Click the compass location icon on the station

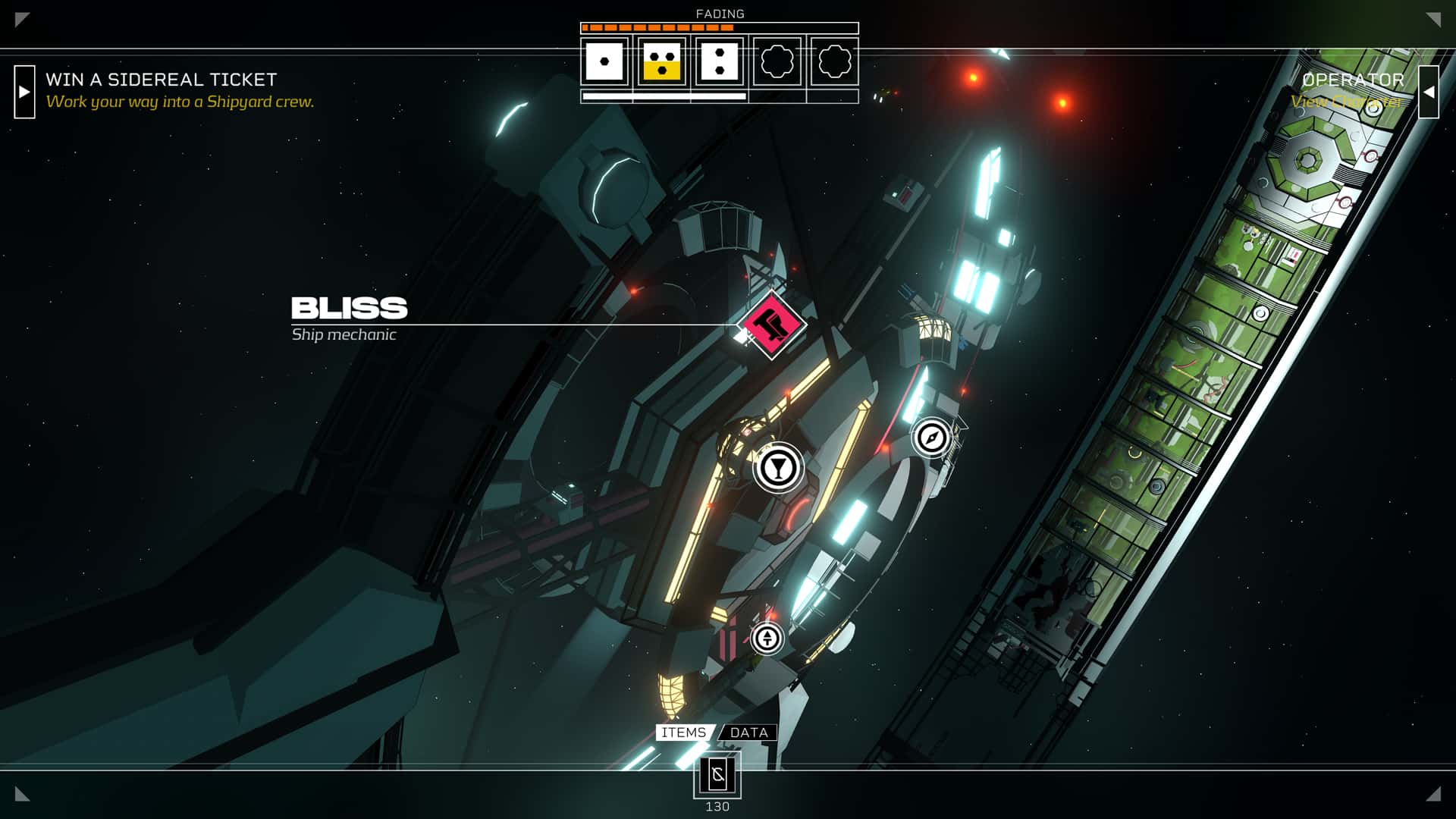pyautogui.click(x=931, y=438)
